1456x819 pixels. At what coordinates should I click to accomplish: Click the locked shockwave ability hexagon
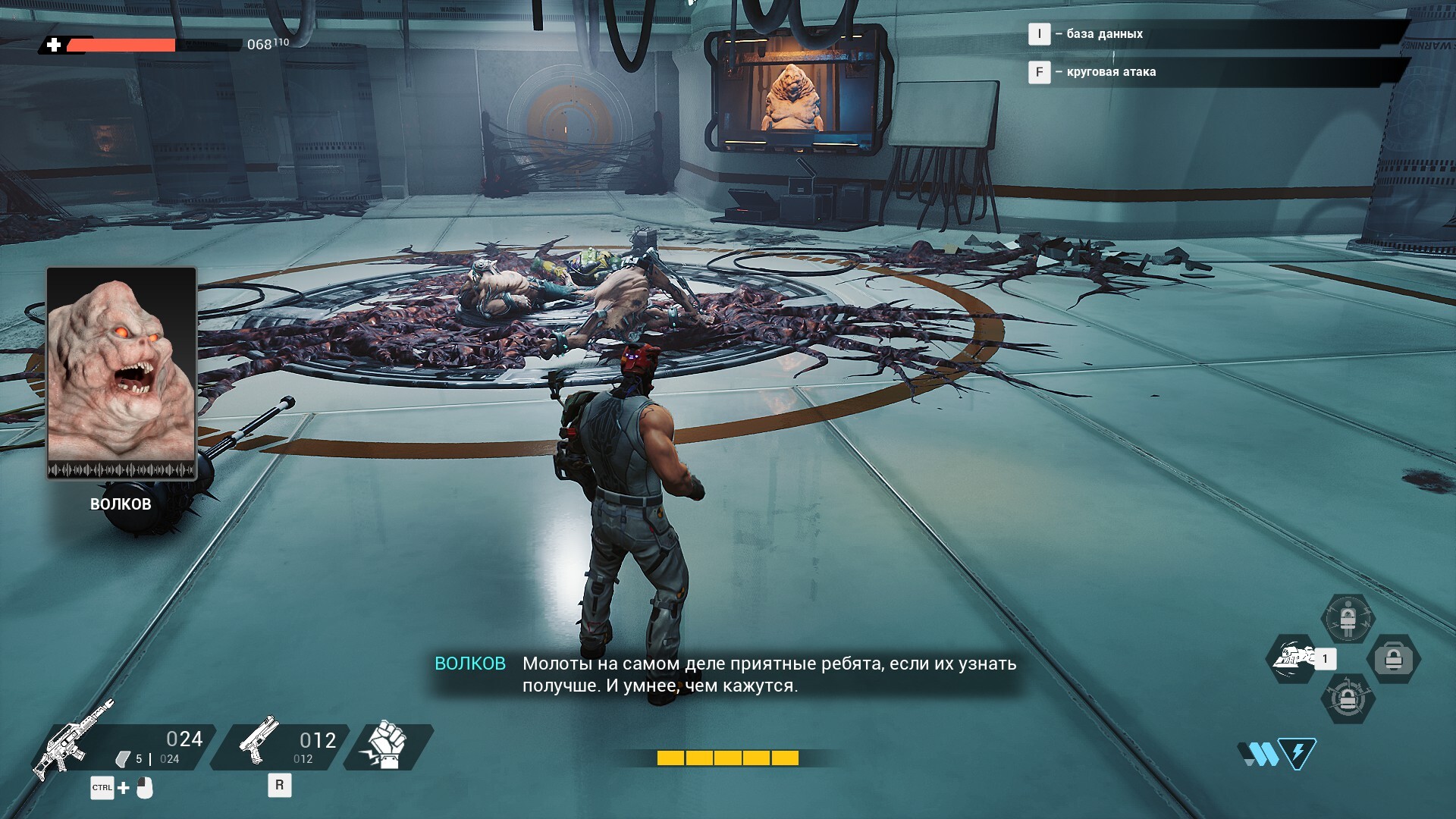point(1348,698)
